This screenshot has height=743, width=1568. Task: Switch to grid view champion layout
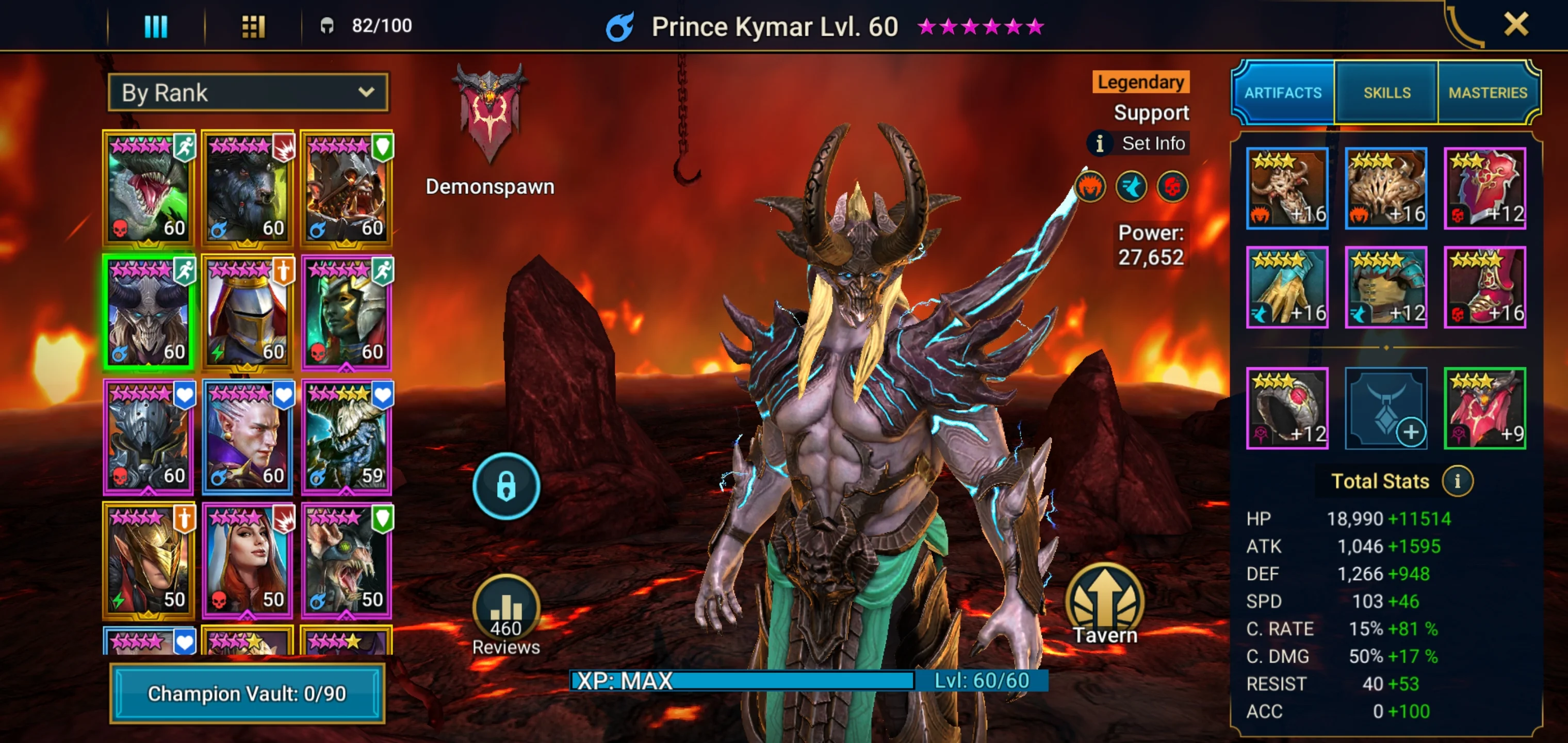point(254,26)
